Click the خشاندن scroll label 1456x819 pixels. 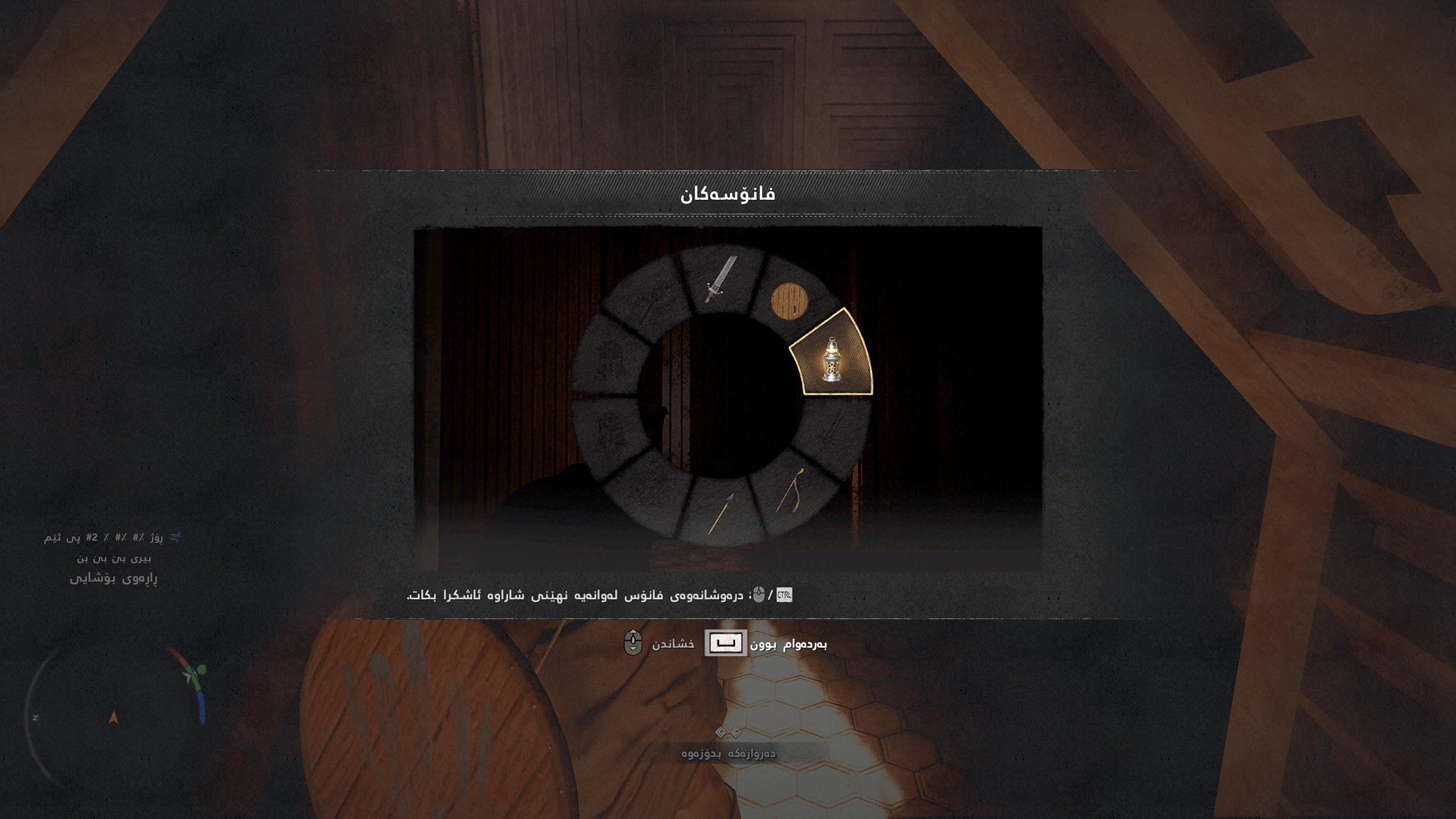pos(673,644)
